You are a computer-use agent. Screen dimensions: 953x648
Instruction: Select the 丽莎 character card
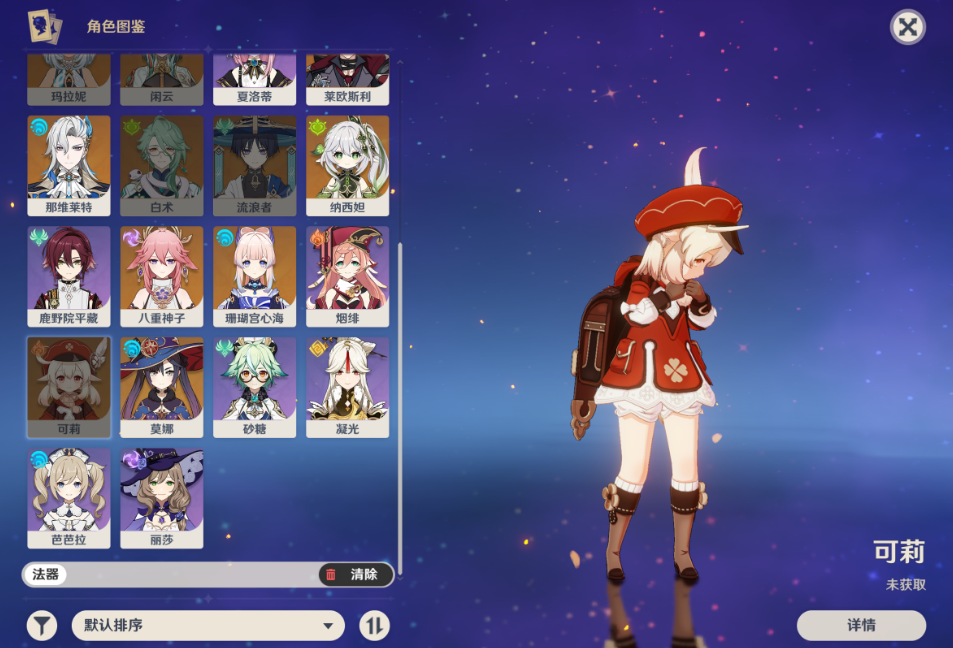pos(162,498)
